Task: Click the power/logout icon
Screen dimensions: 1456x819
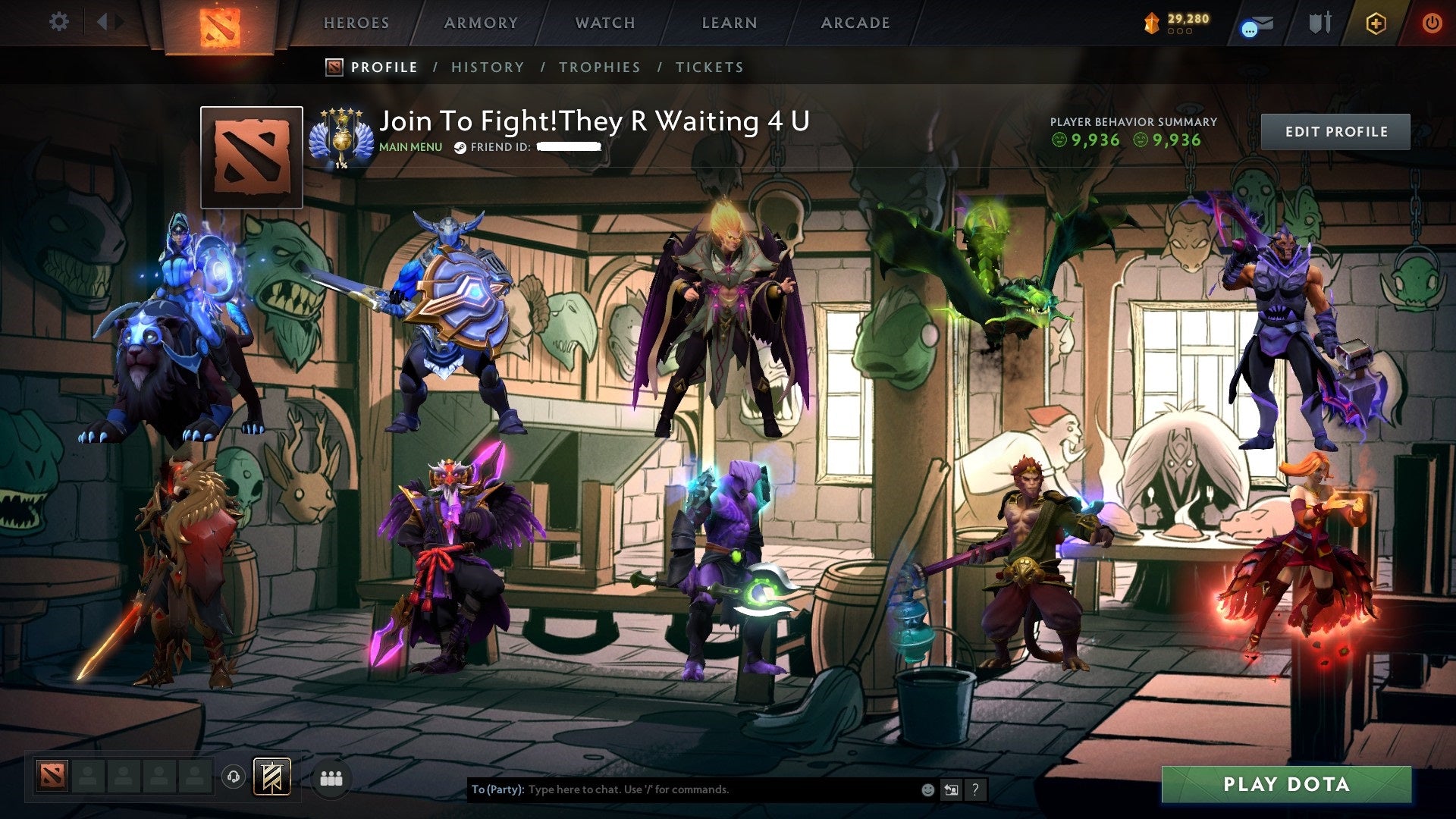Action: coord(1432,24)
